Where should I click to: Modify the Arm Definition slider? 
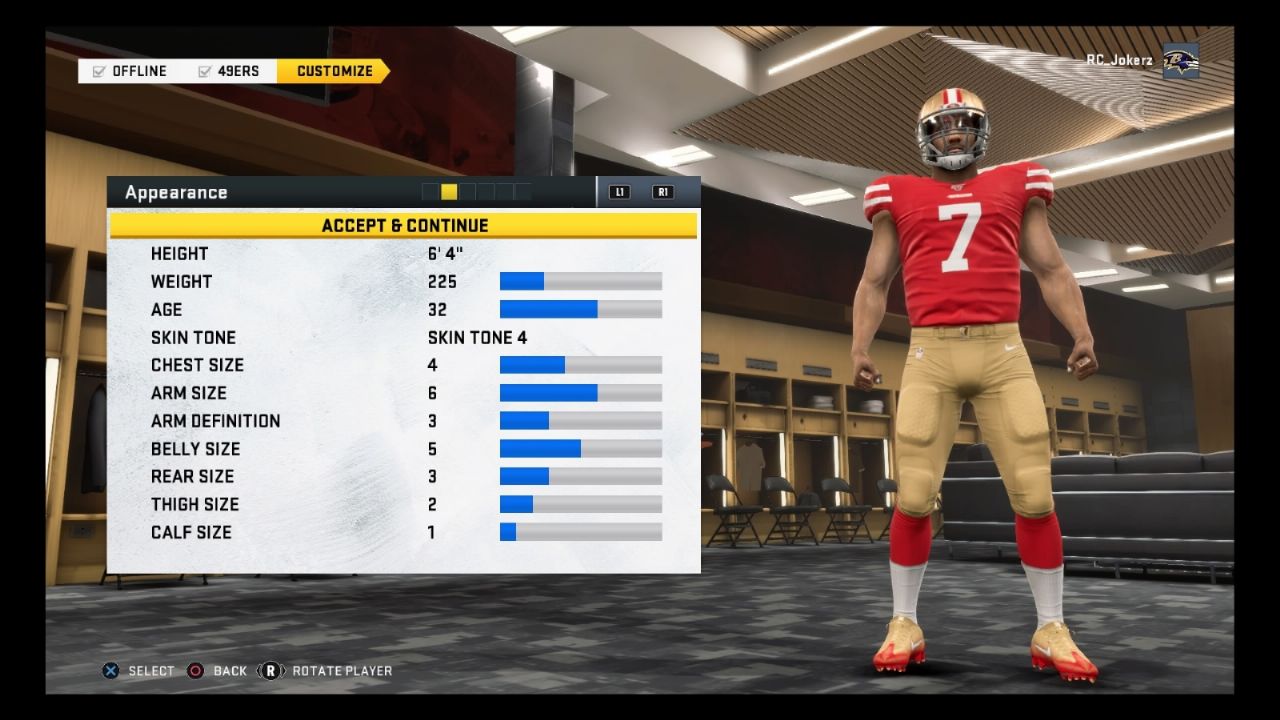[x=580, y=421]
